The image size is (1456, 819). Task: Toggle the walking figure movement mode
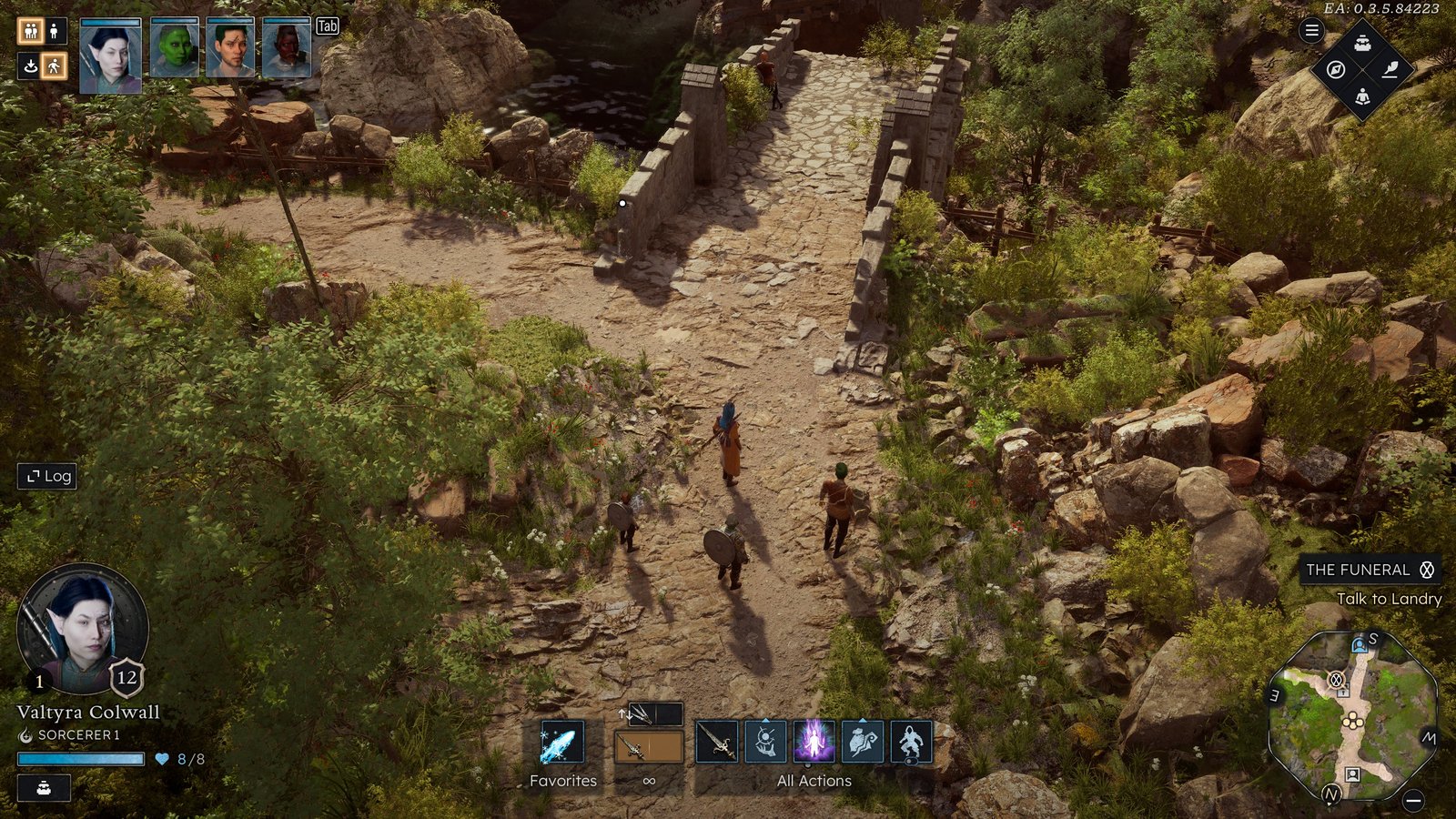(55, 66)
